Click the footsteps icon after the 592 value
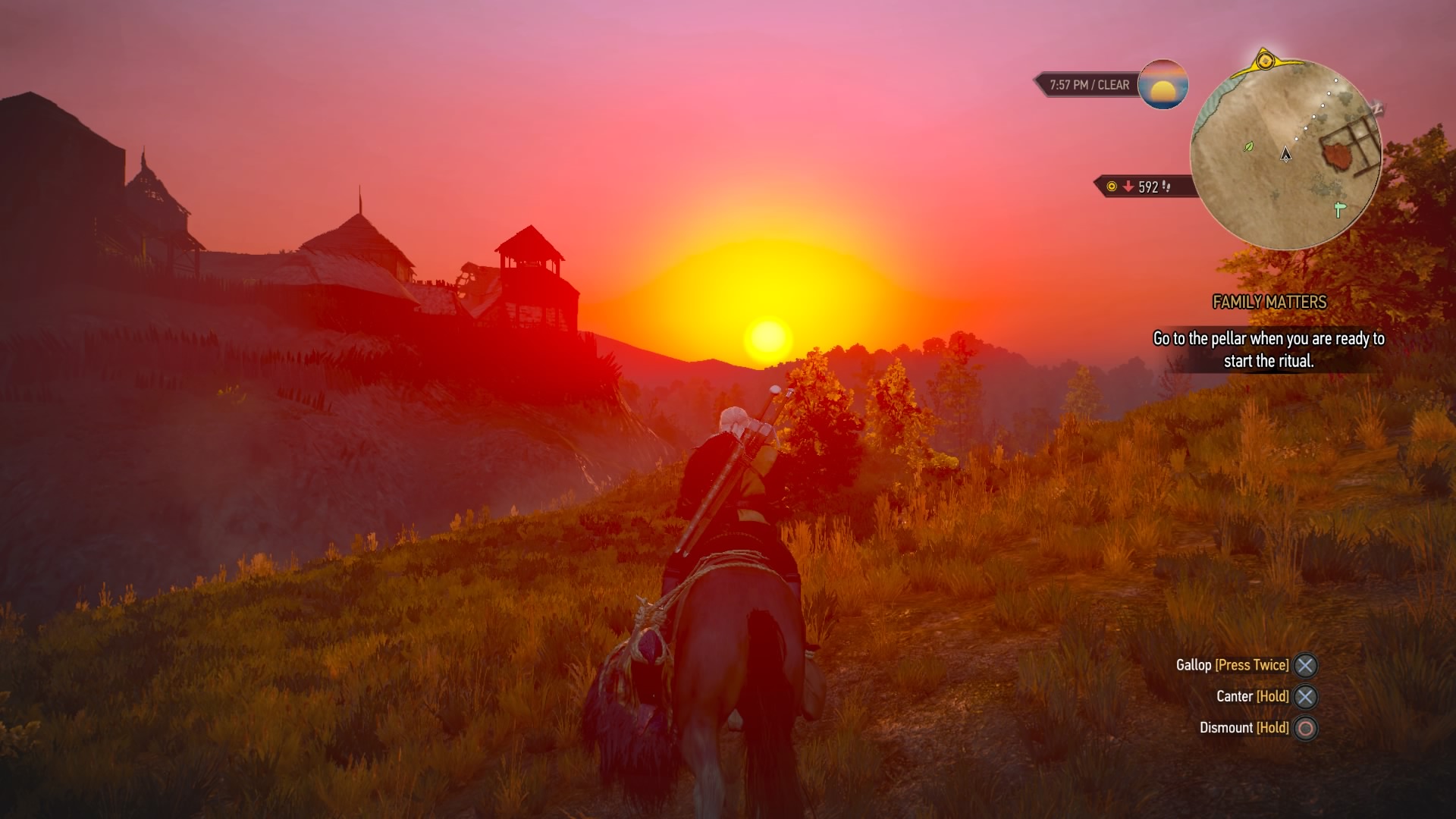The width and height of the screenshot is (1456, 819). pos(1166,184)
